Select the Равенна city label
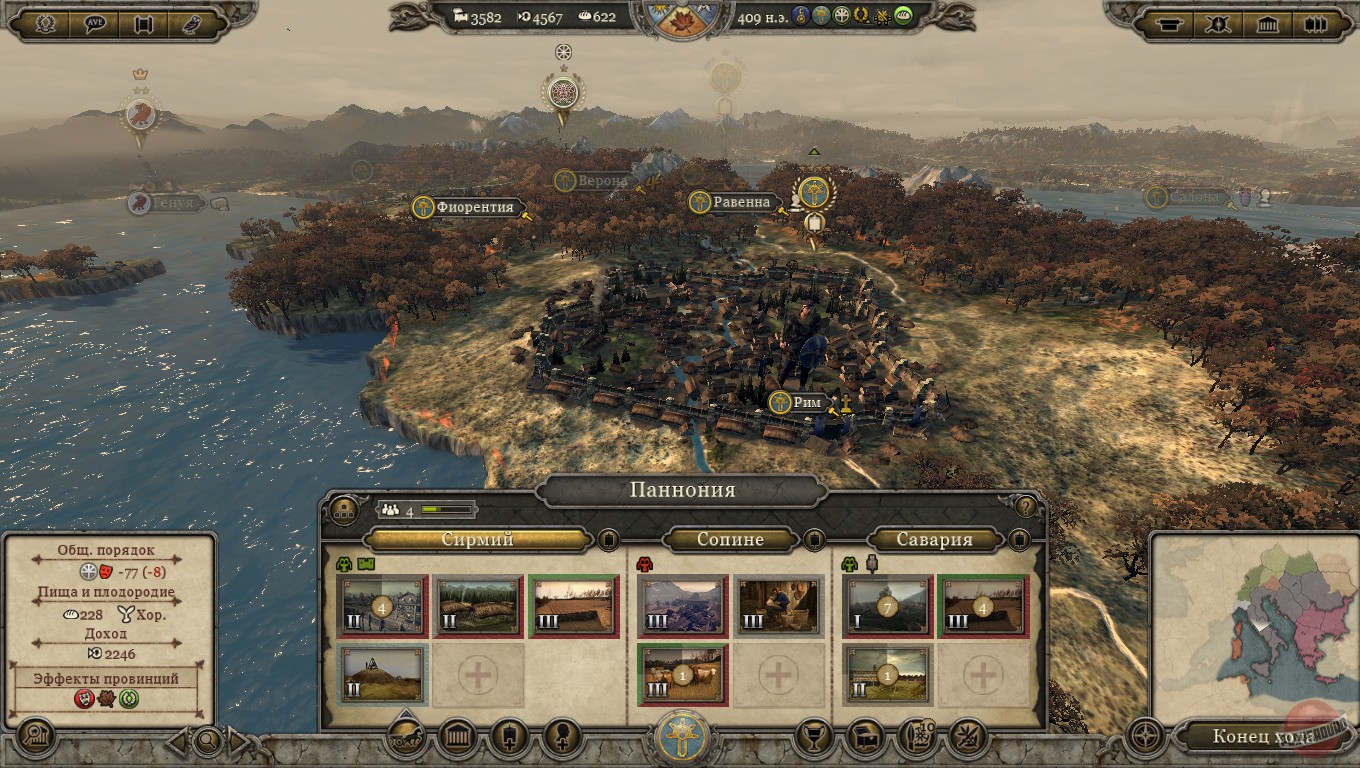This screenshot has height=768, width=1360. [741, 203]
